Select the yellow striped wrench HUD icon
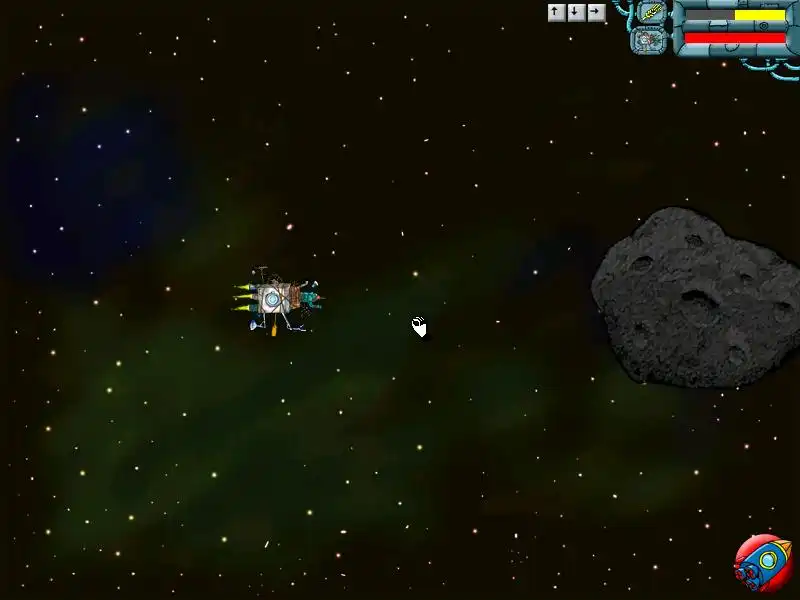The width and height of the screenshot is (800, 600). tap(652, 13)
